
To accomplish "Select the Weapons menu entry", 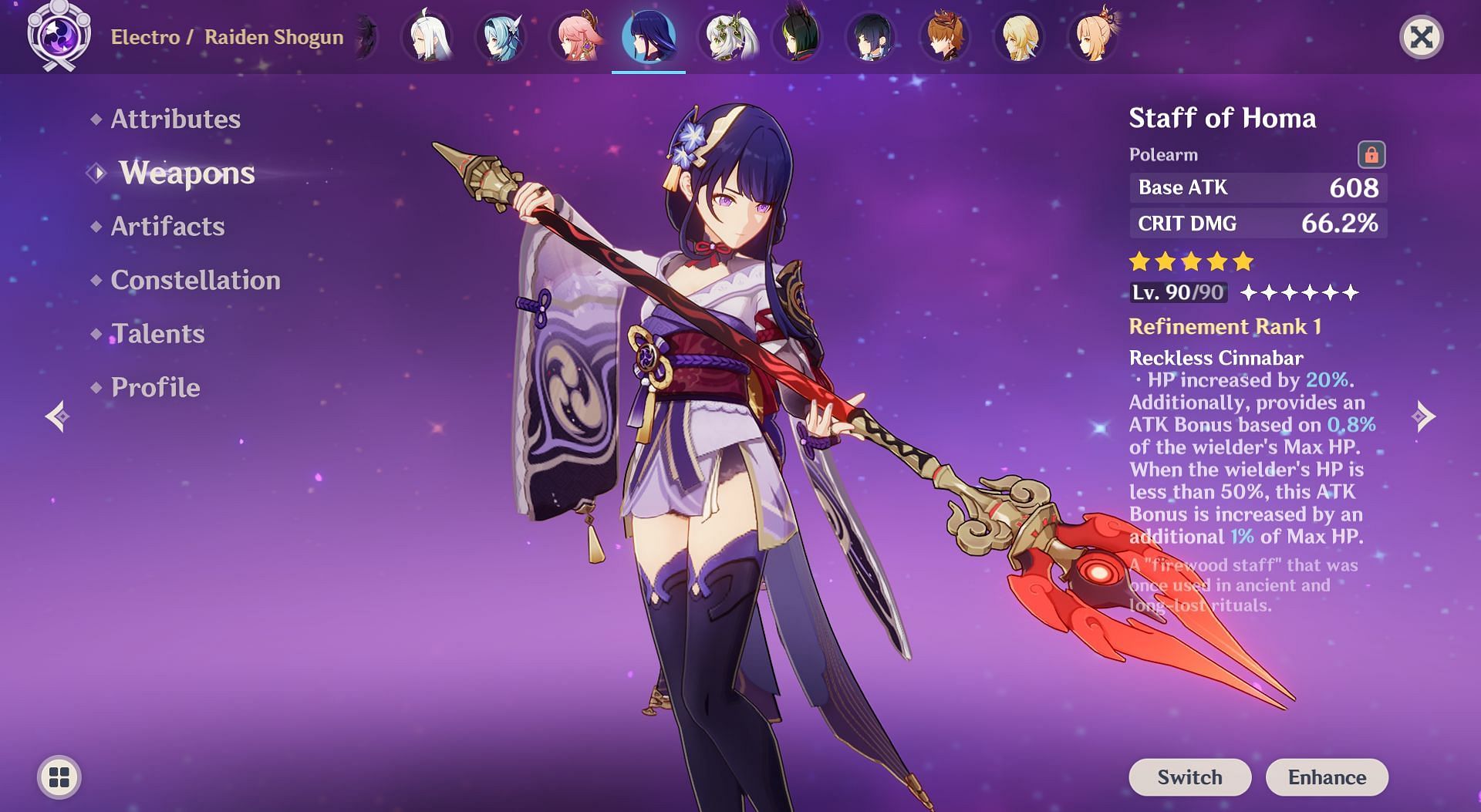I will tap(187, 173).
